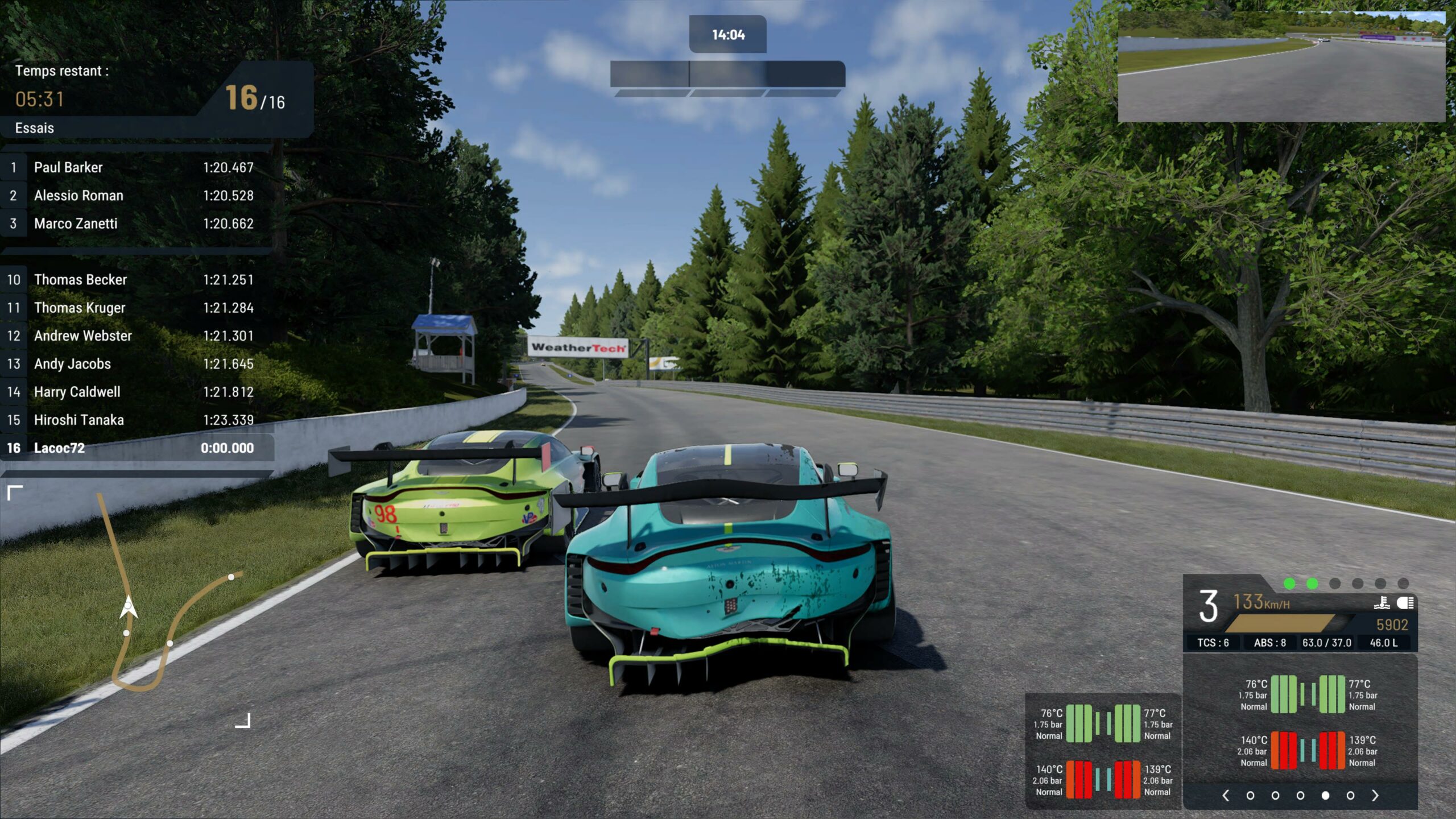Viewport: 1456px width, 819px height.
Task: Toggle the windshield wiper icon
Action: coord(1381,603)
